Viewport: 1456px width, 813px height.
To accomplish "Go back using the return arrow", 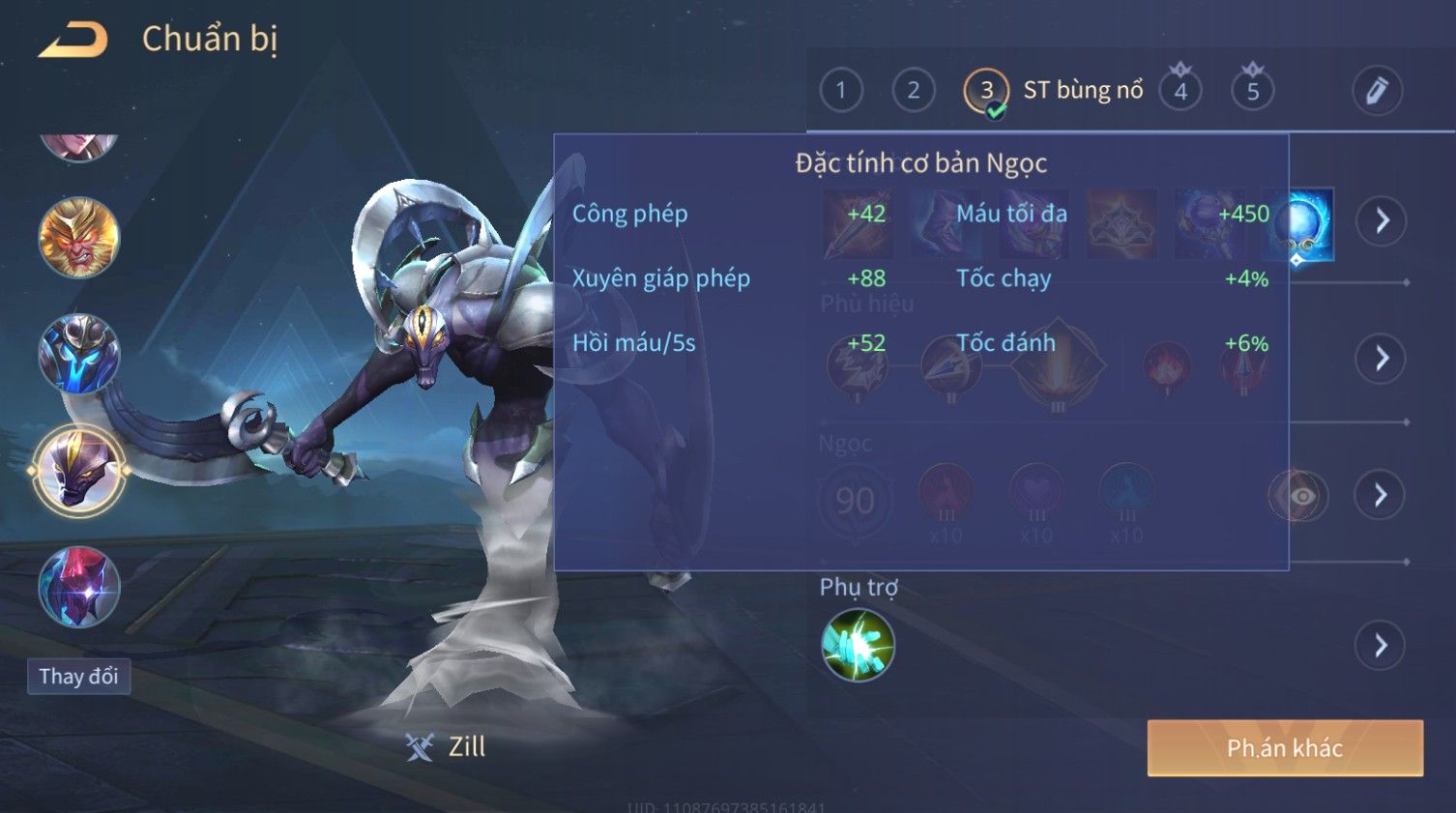I will [73, 40].
